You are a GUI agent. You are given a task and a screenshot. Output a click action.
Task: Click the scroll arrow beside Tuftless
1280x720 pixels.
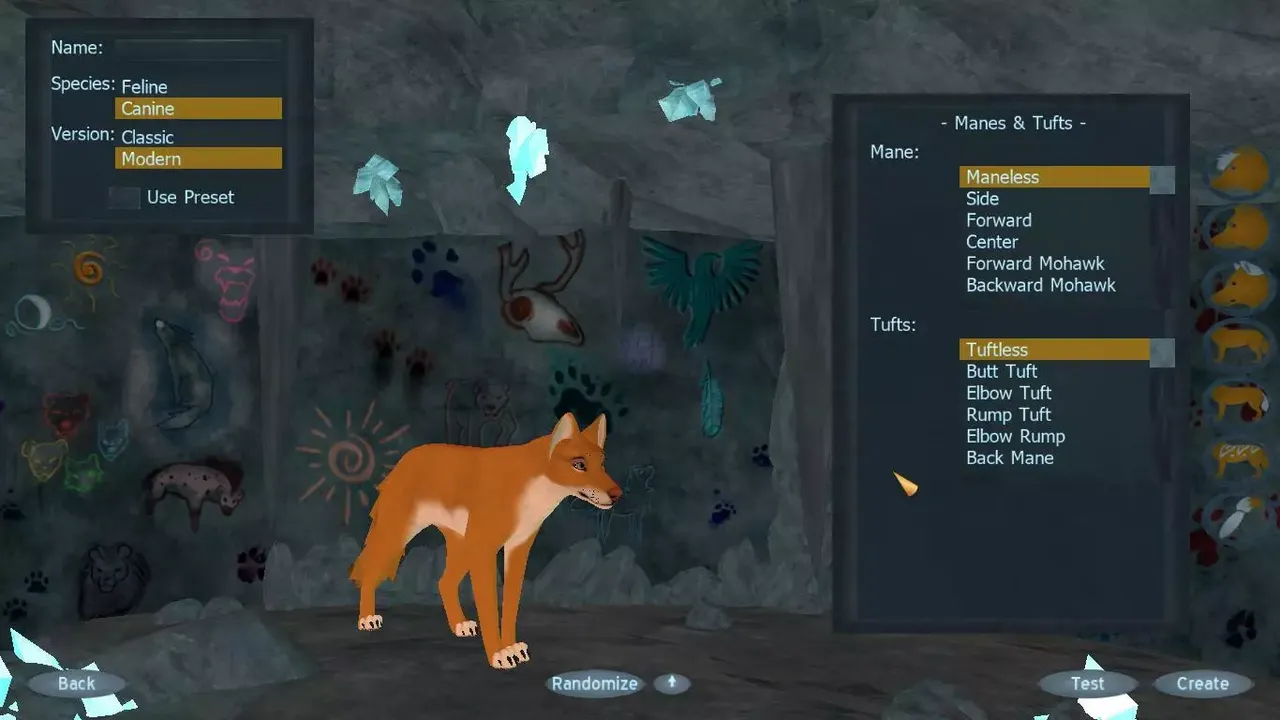pos(1160,351)
